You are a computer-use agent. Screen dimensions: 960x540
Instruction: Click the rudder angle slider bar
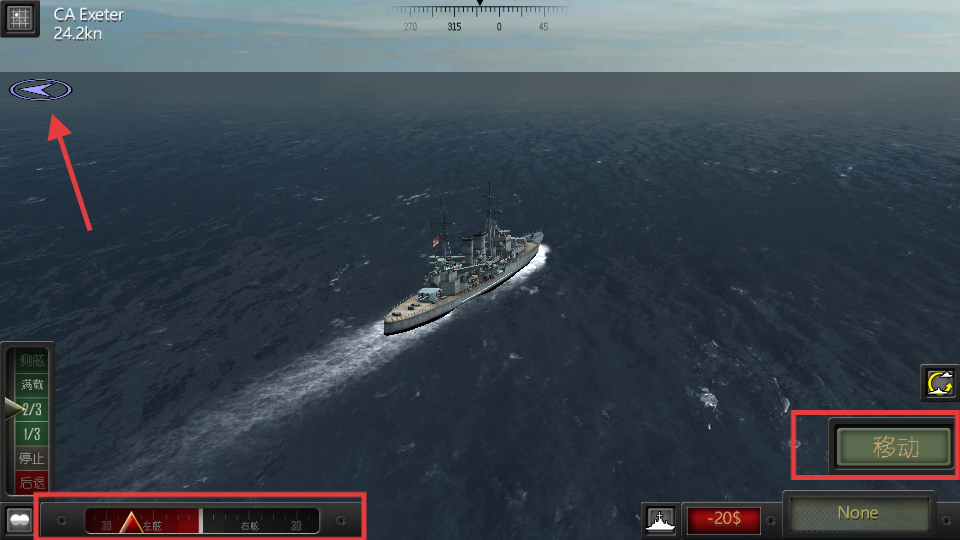point(201,521)
